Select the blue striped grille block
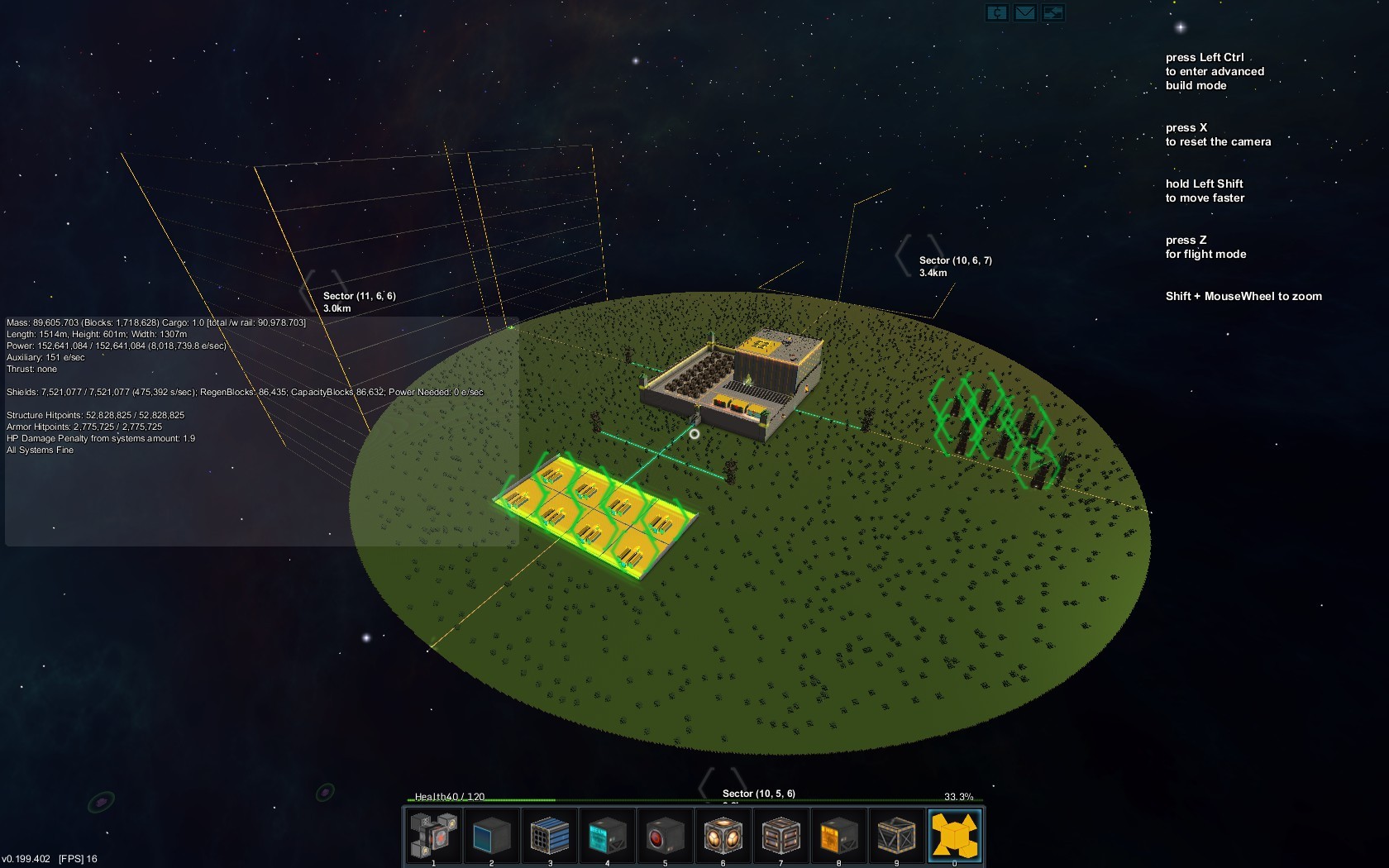1389x868 pixels. point(550,835)
